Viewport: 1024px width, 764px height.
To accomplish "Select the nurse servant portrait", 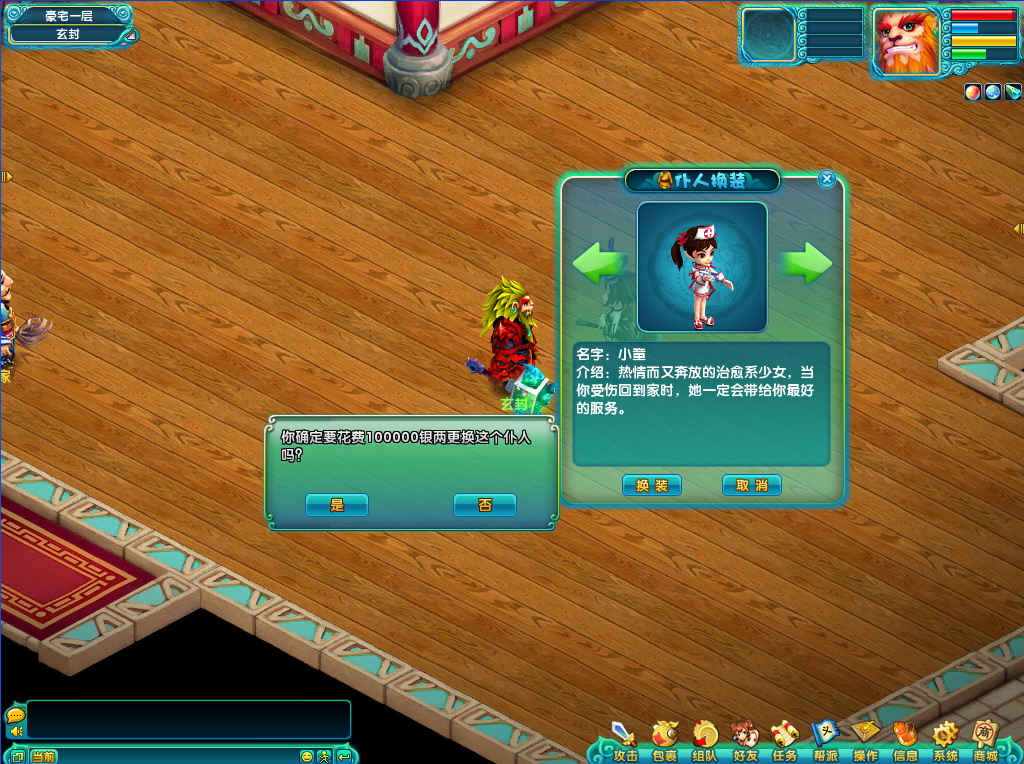I will point(702,267).
